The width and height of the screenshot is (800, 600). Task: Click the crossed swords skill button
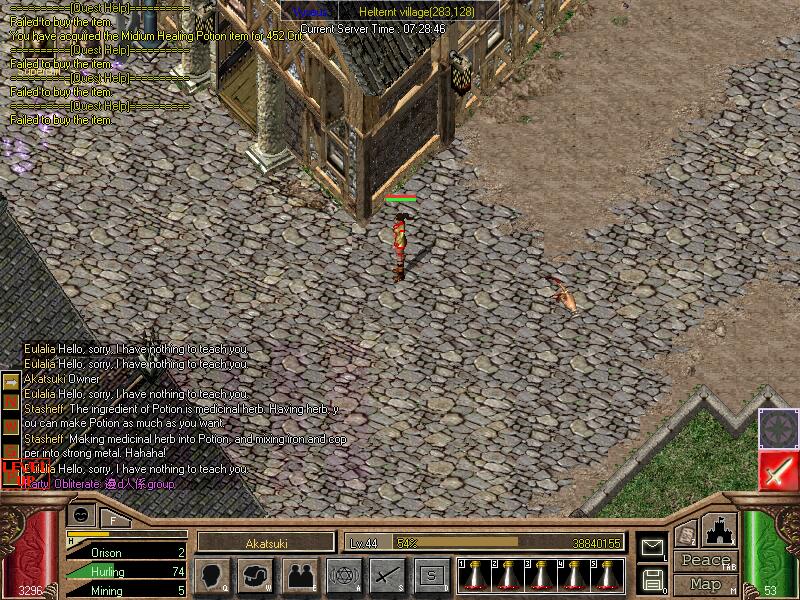(x=387, y=575)
